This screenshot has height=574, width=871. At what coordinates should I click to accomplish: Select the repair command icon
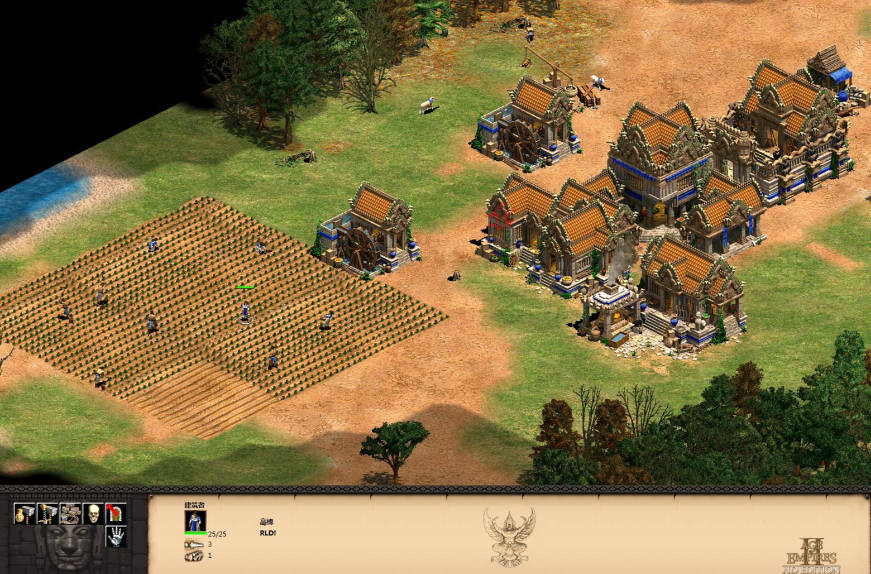point(70,514)
